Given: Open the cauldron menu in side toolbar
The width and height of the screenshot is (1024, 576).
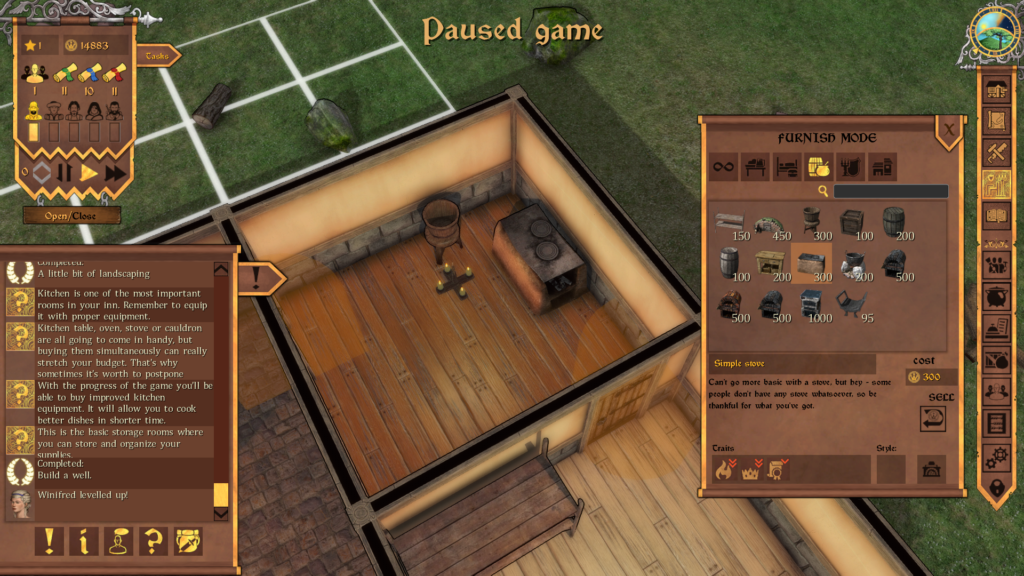Looking at the screenshot, I should (x=996, y=295).
